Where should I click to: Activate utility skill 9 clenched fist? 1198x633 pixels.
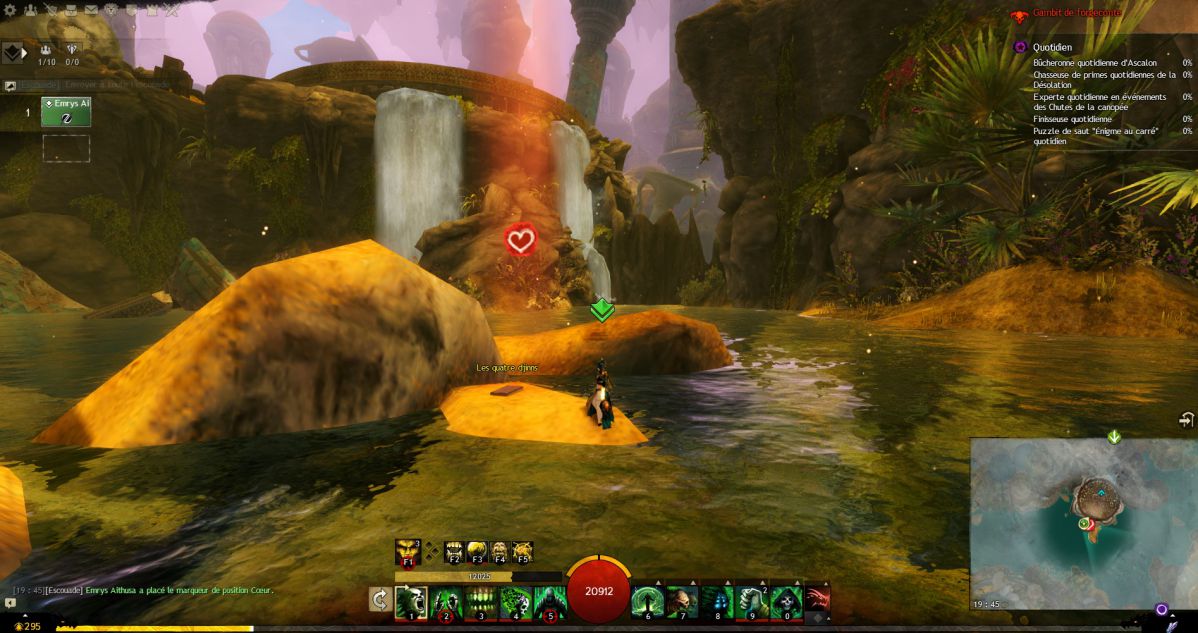(x=752, y=602)
